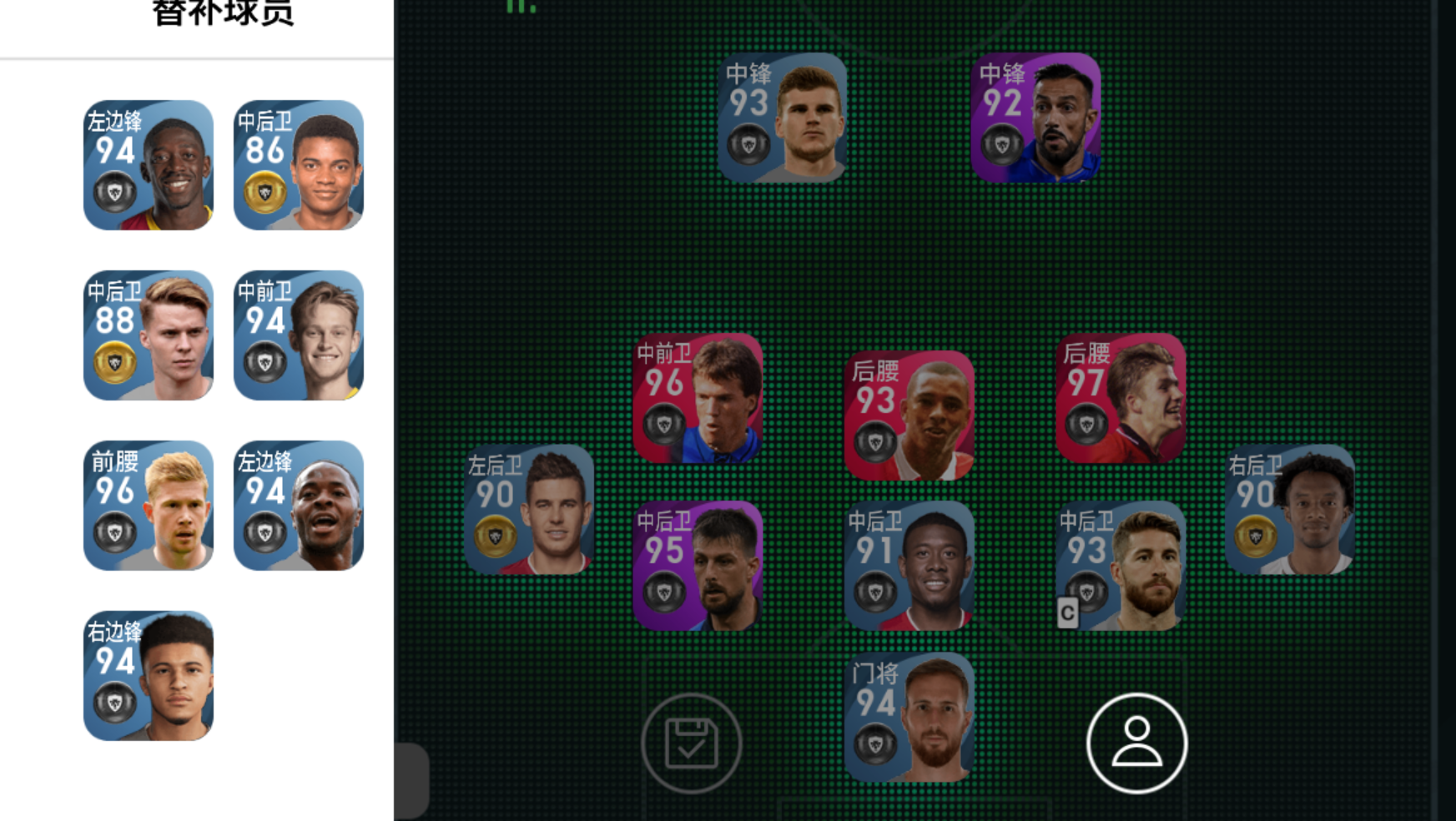The width and height of the screenshot is (1456, 821).
Task: Select the purple 中锋 92 Quagliarella card
Action: click(x=1037, y=117)
